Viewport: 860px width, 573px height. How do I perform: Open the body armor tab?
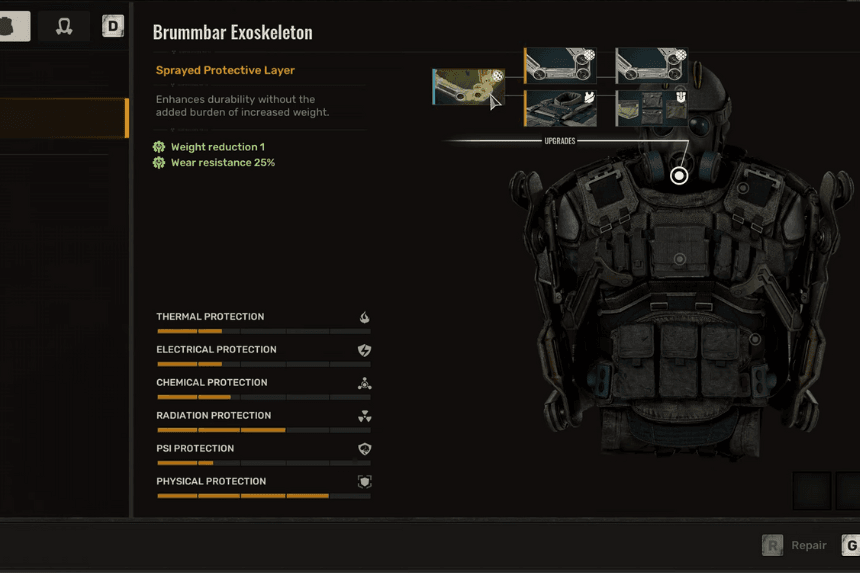tap(13, 26)
